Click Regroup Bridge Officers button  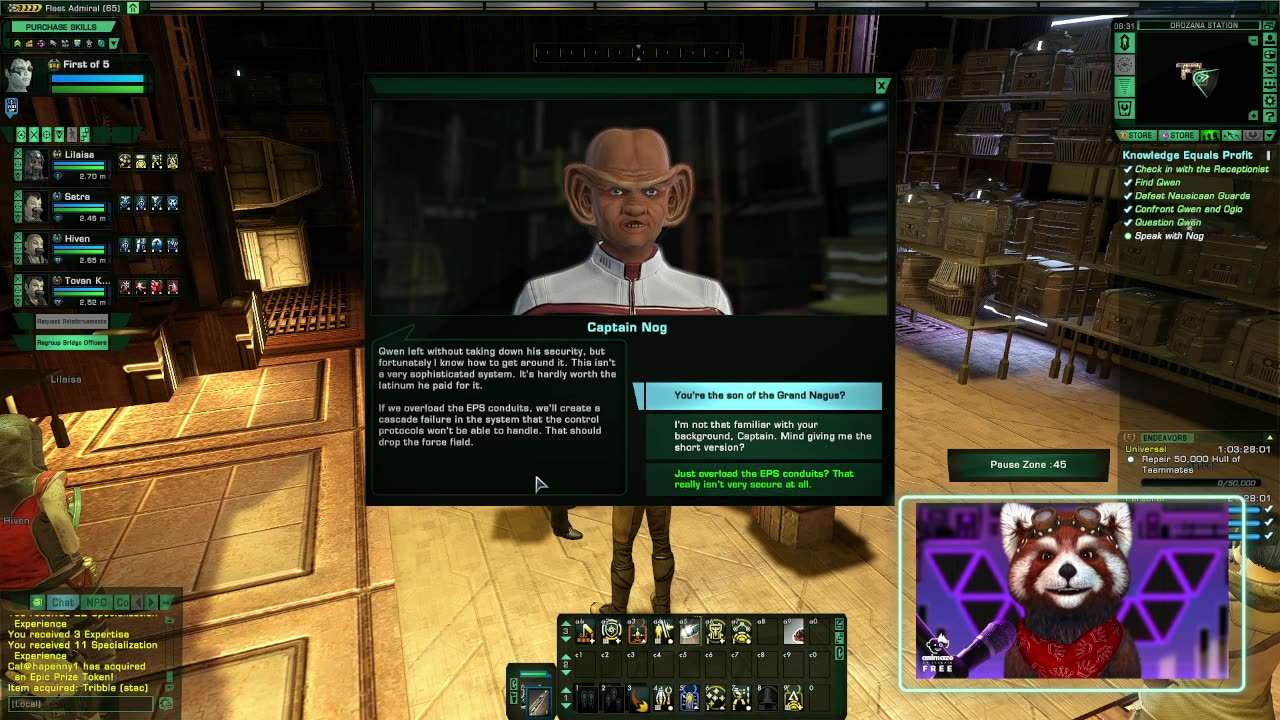point(71,343)
